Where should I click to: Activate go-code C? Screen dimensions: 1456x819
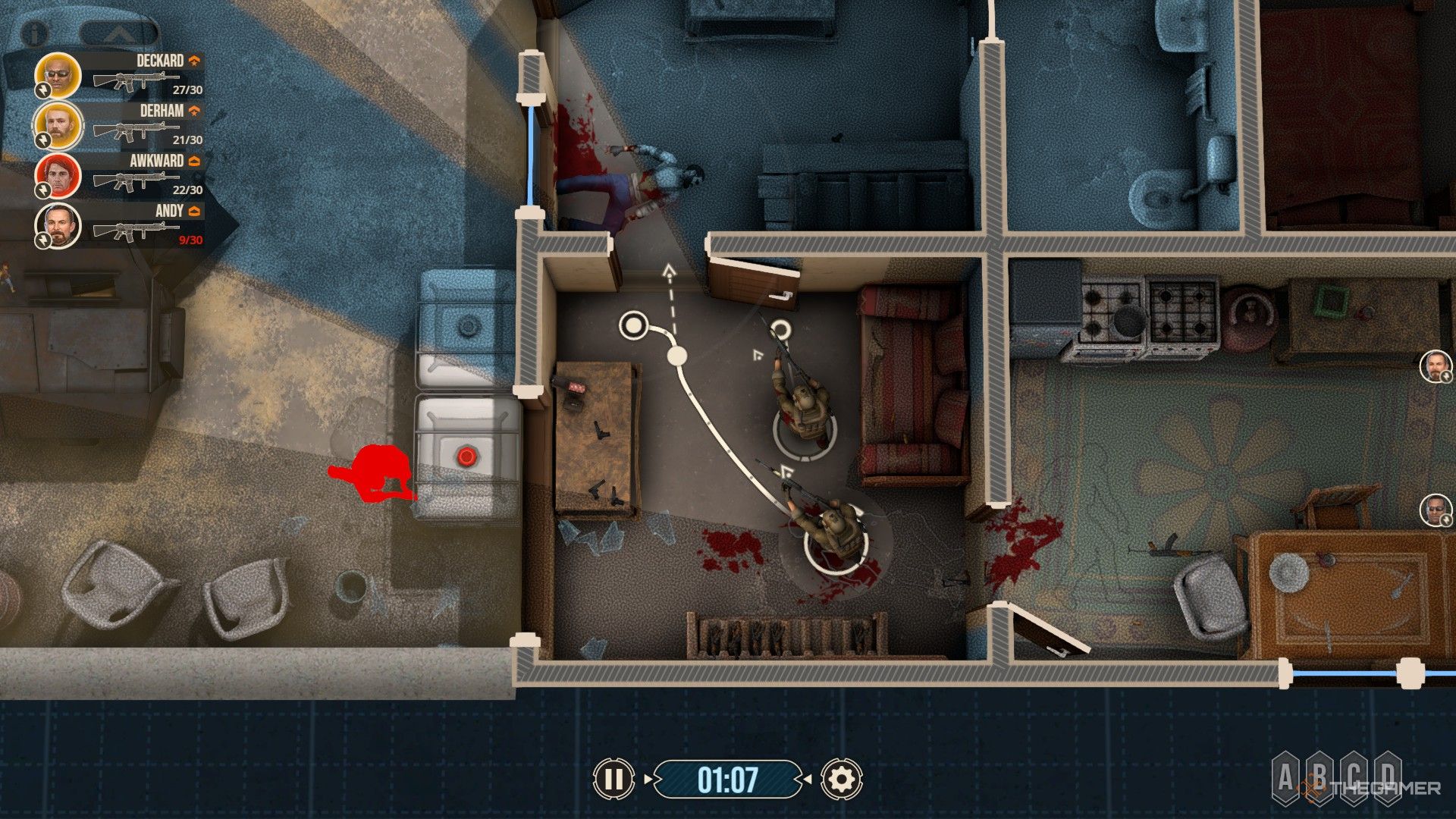point(1354,777)
